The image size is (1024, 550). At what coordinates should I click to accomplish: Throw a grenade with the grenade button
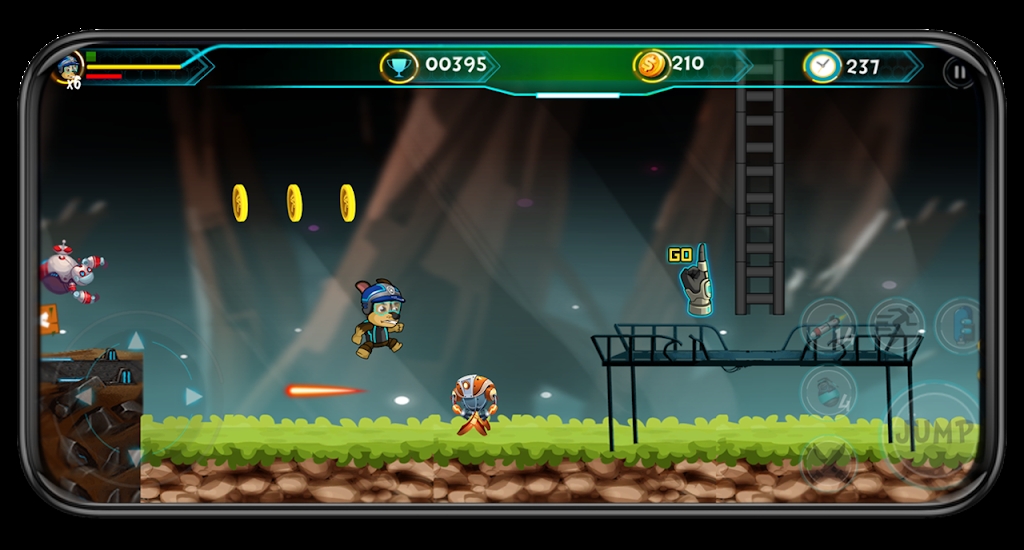click(828, 392)
